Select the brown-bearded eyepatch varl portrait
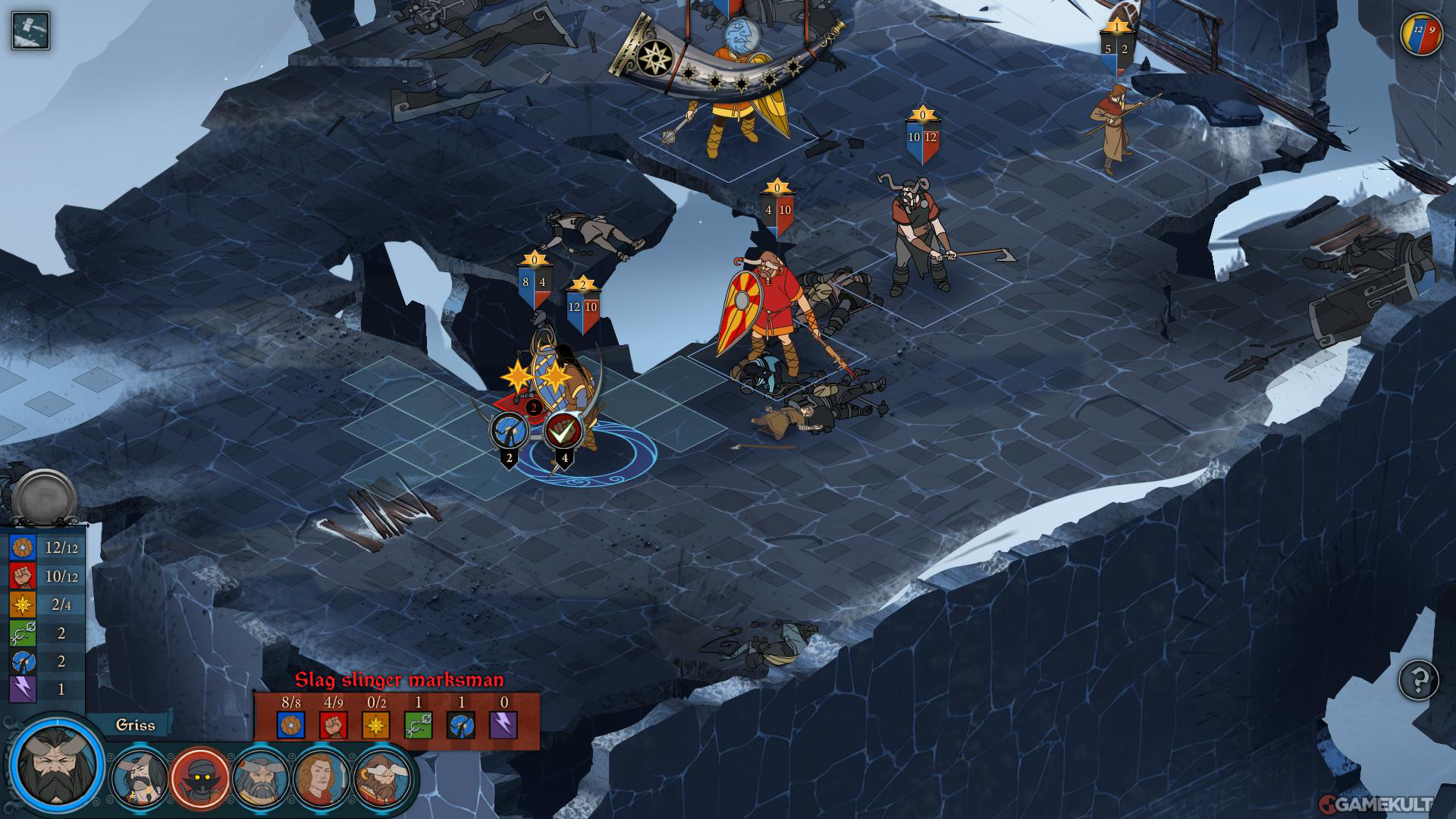Screen dimensions: 1456x819 click(x=382, y=778)
